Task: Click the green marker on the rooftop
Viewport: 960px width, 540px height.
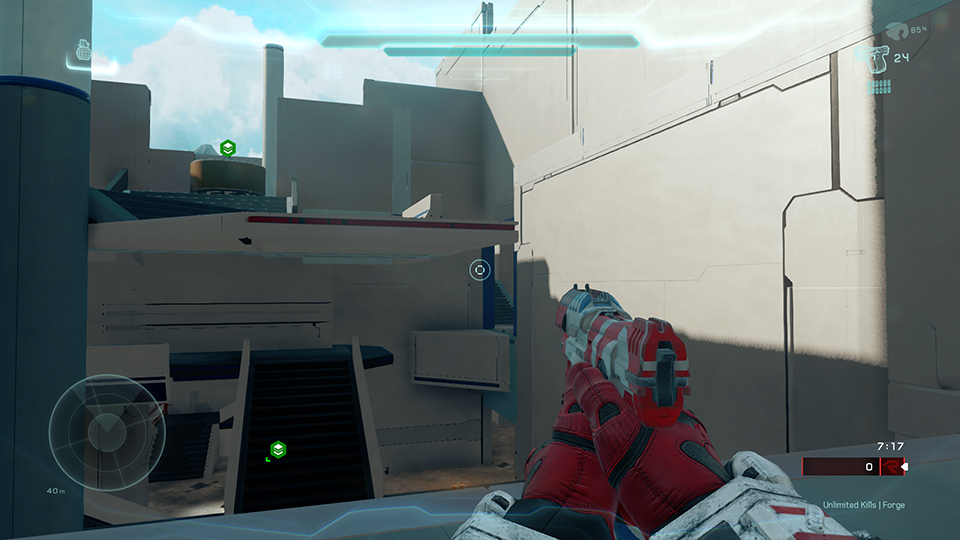Action: click(228, 149)
